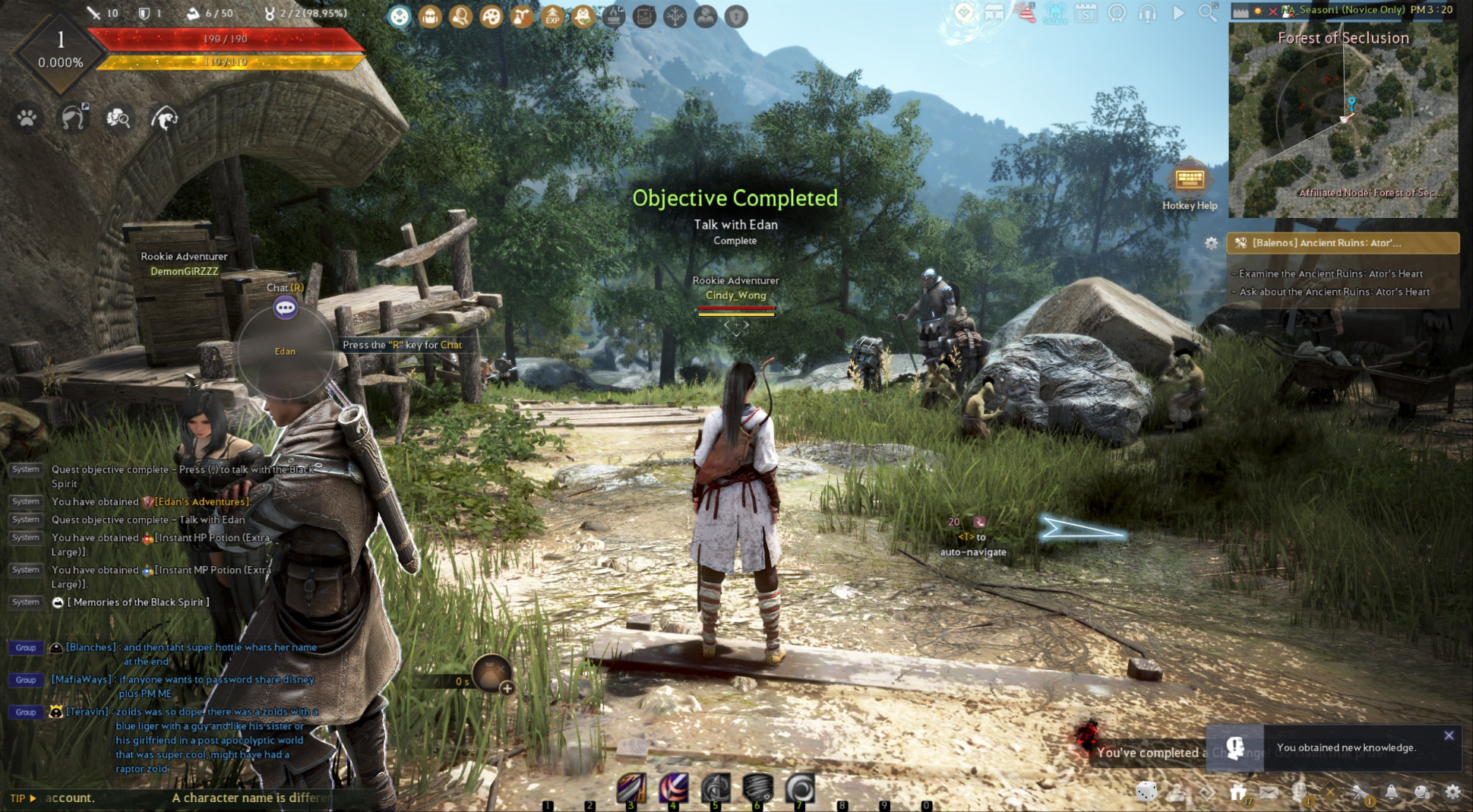The width and height of the screenshot is (1473, 812).
Task: Open the horse mount icon
Action: (x=73, y=118)
